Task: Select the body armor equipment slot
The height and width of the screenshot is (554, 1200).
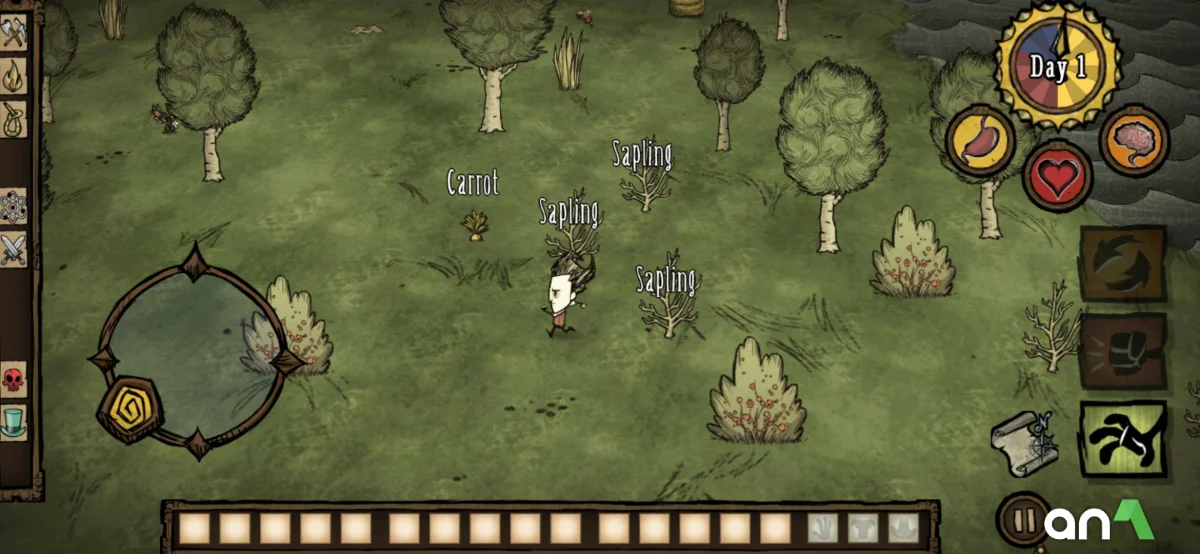Action: [x=863, y=527]
